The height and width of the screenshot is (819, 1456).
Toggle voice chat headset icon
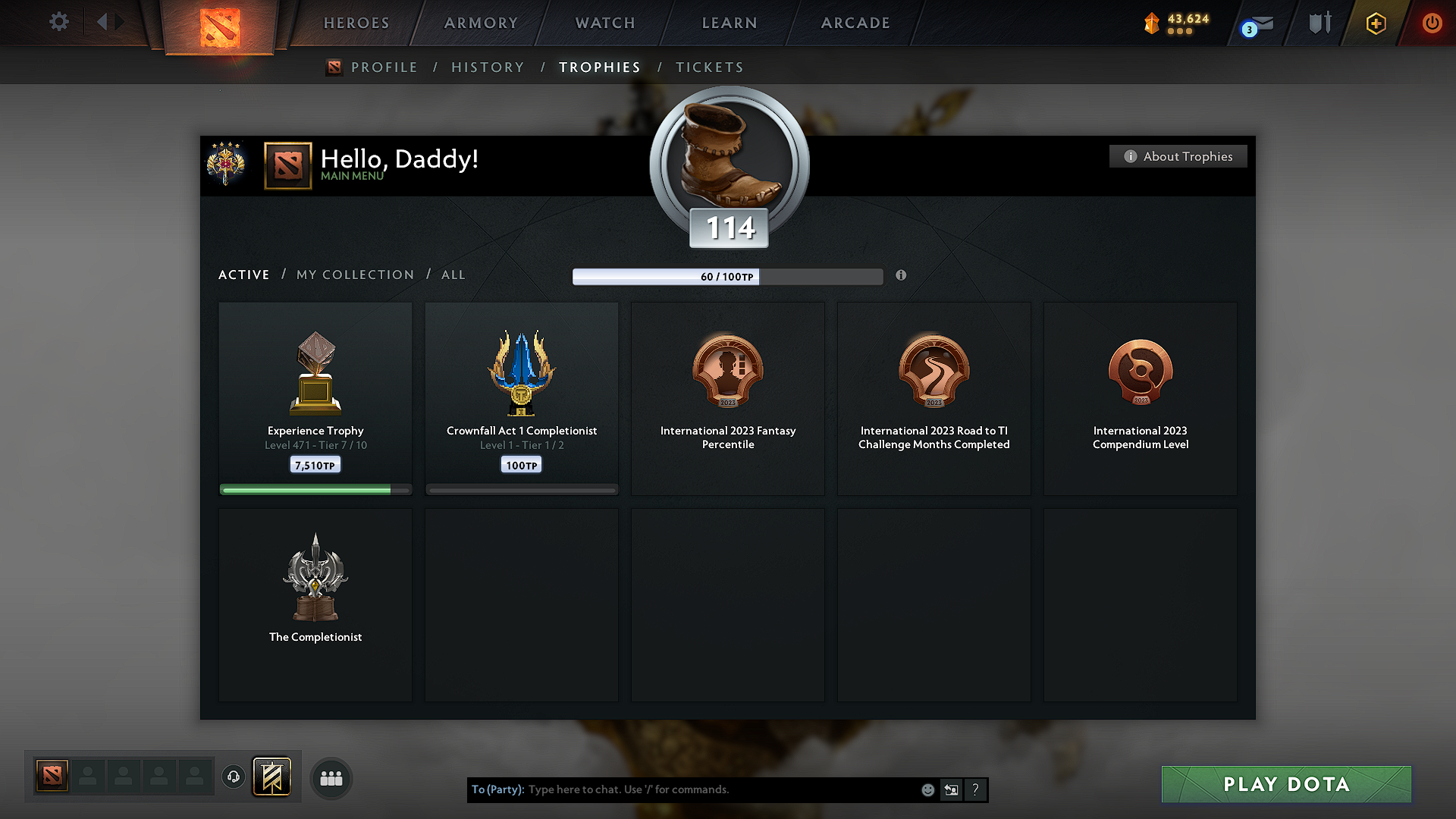pyautogui.click(x=233, y=777)
